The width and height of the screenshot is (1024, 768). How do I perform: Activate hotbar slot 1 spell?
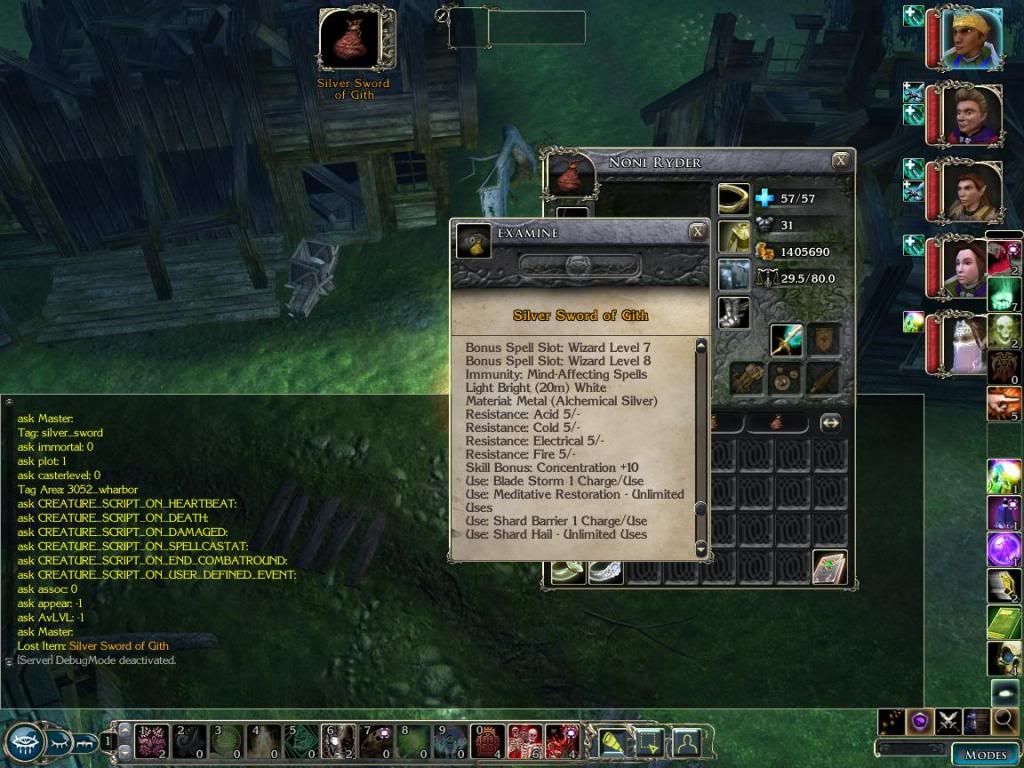pyautogui.click(x=150, y=742)
